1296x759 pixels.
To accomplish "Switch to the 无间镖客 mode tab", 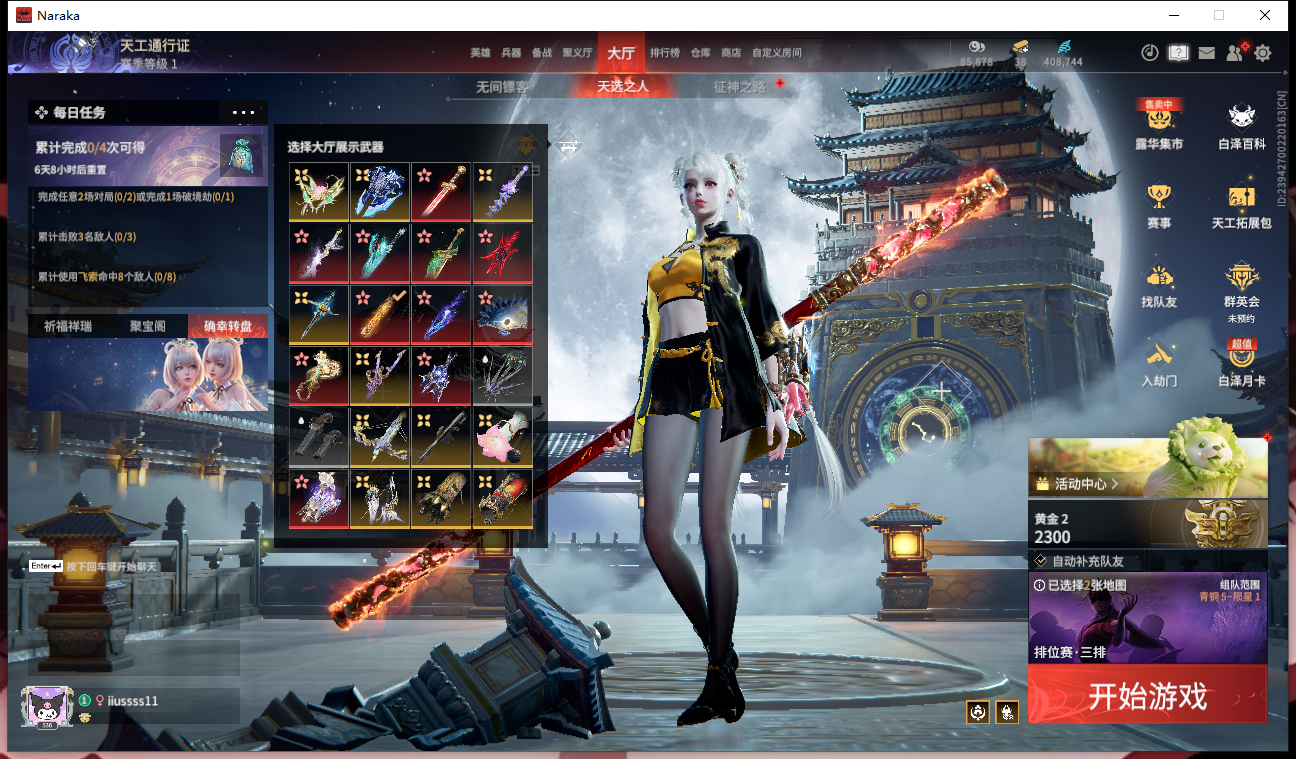I will click(x=502, y=87).
